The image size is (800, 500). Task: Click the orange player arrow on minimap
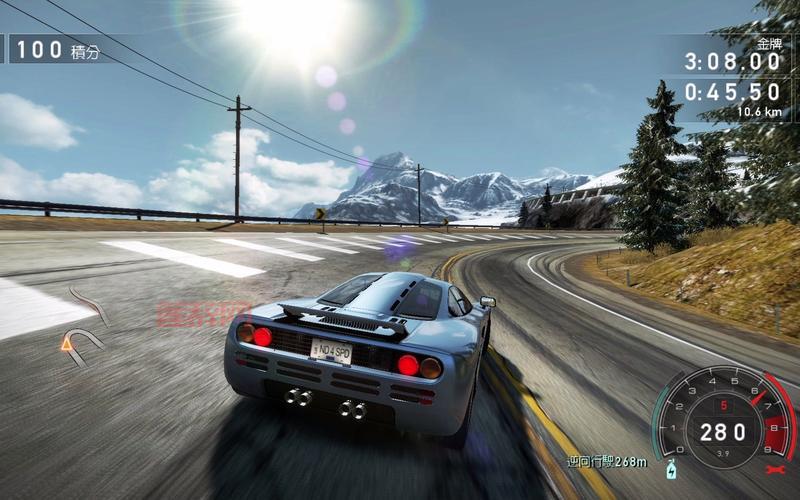pos(67,343)
